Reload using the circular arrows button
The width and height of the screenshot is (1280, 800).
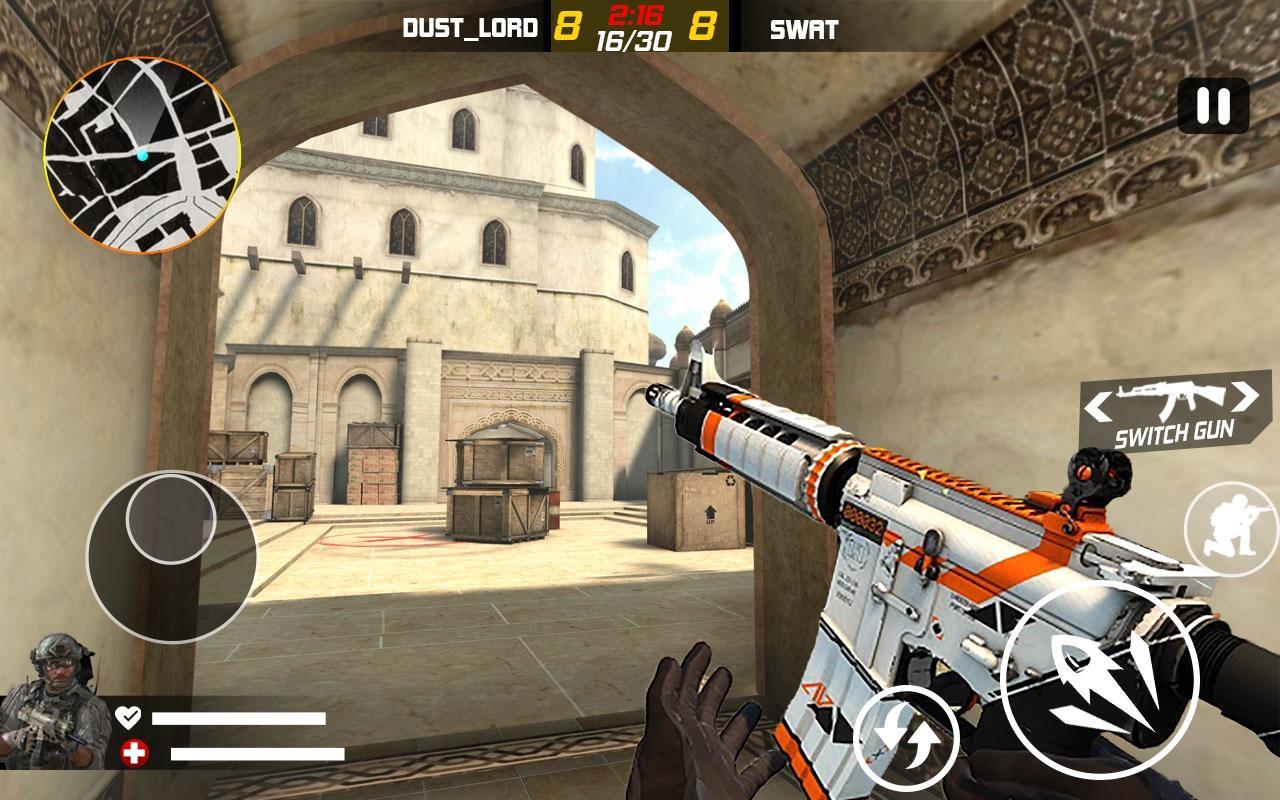[906, 740]
